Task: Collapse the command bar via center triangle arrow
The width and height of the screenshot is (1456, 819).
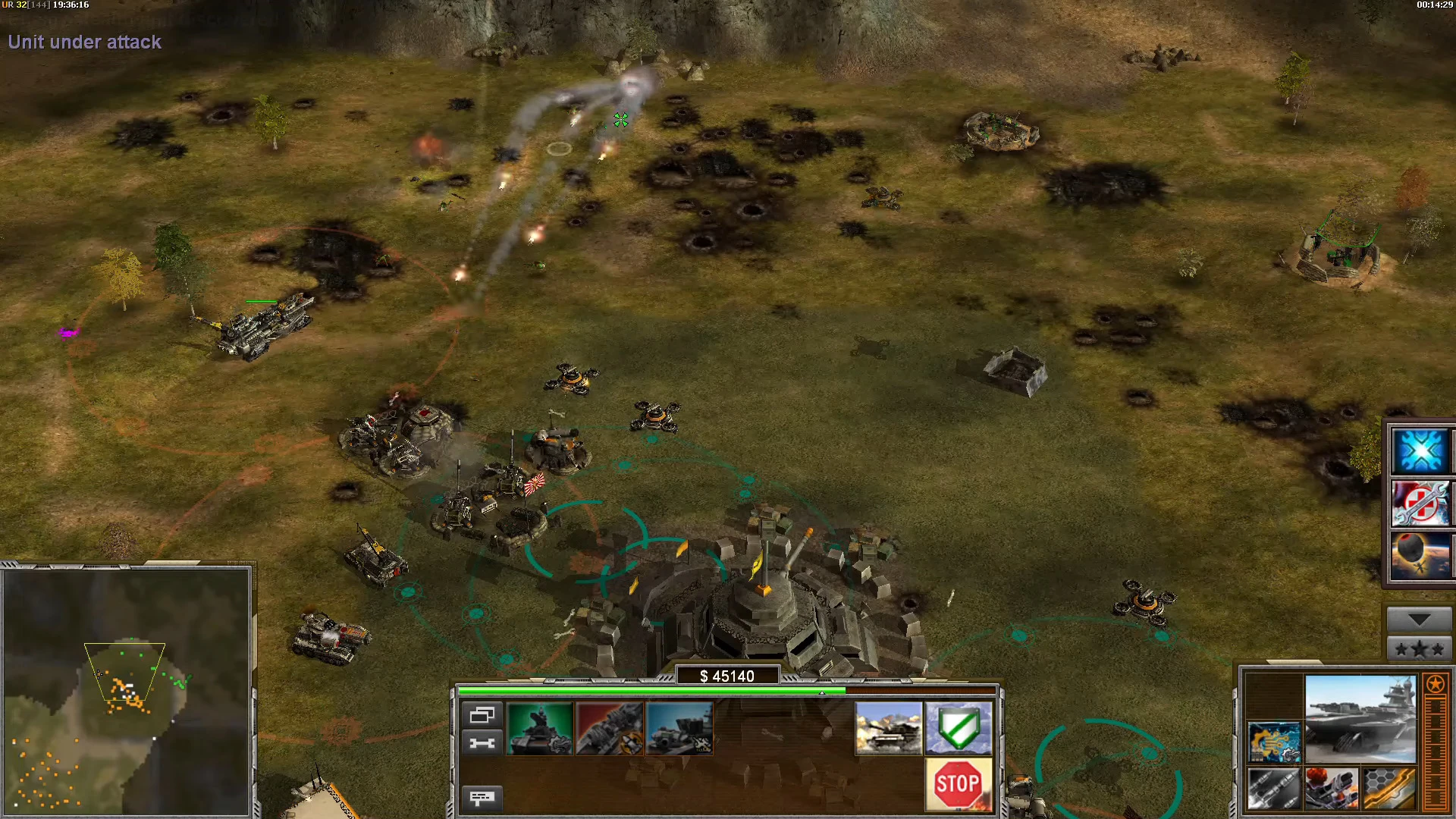Action: click(x=822, y=692)
